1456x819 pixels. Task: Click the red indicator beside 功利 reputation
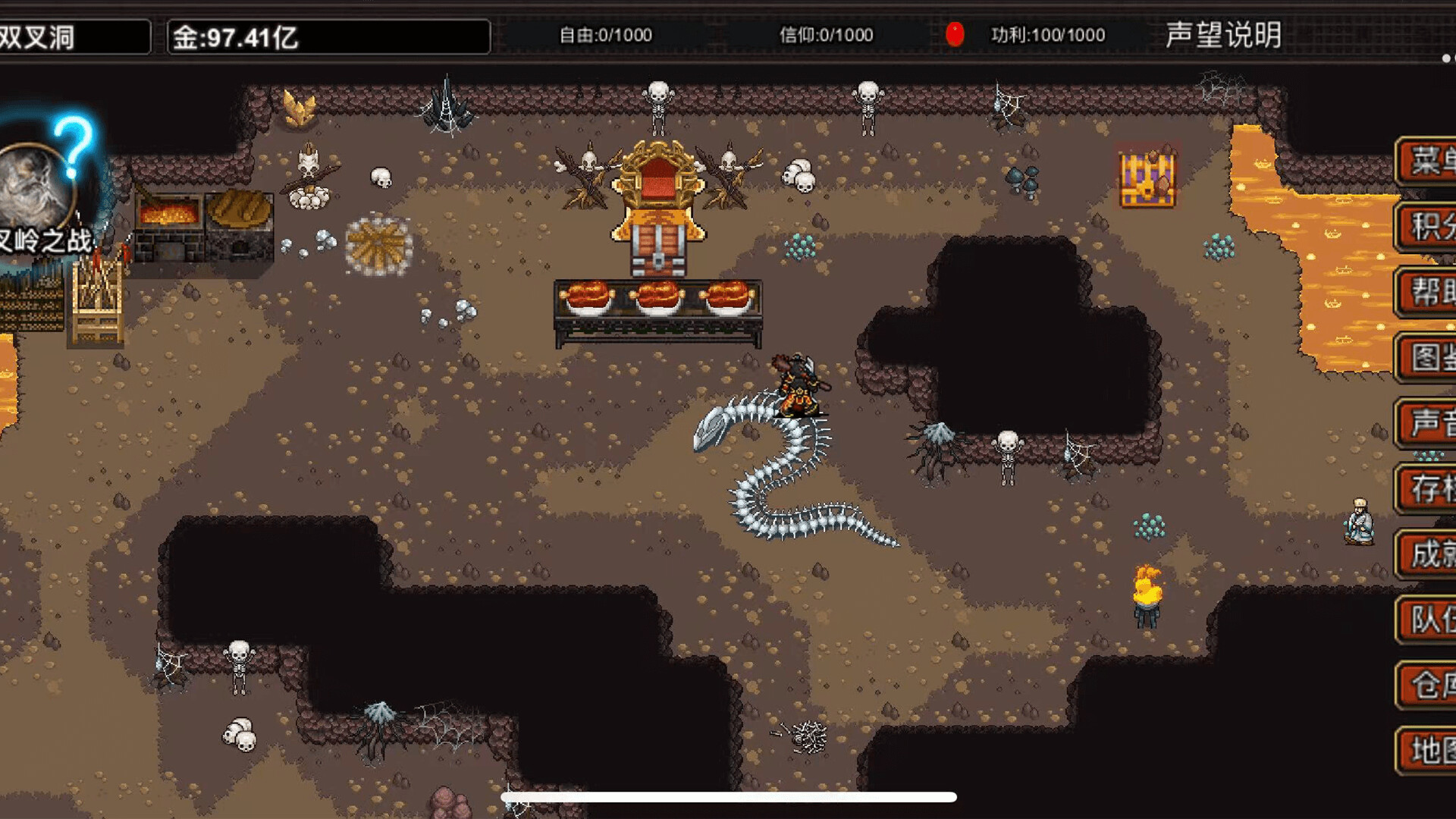pyautogui.click(x=955, y=33)
